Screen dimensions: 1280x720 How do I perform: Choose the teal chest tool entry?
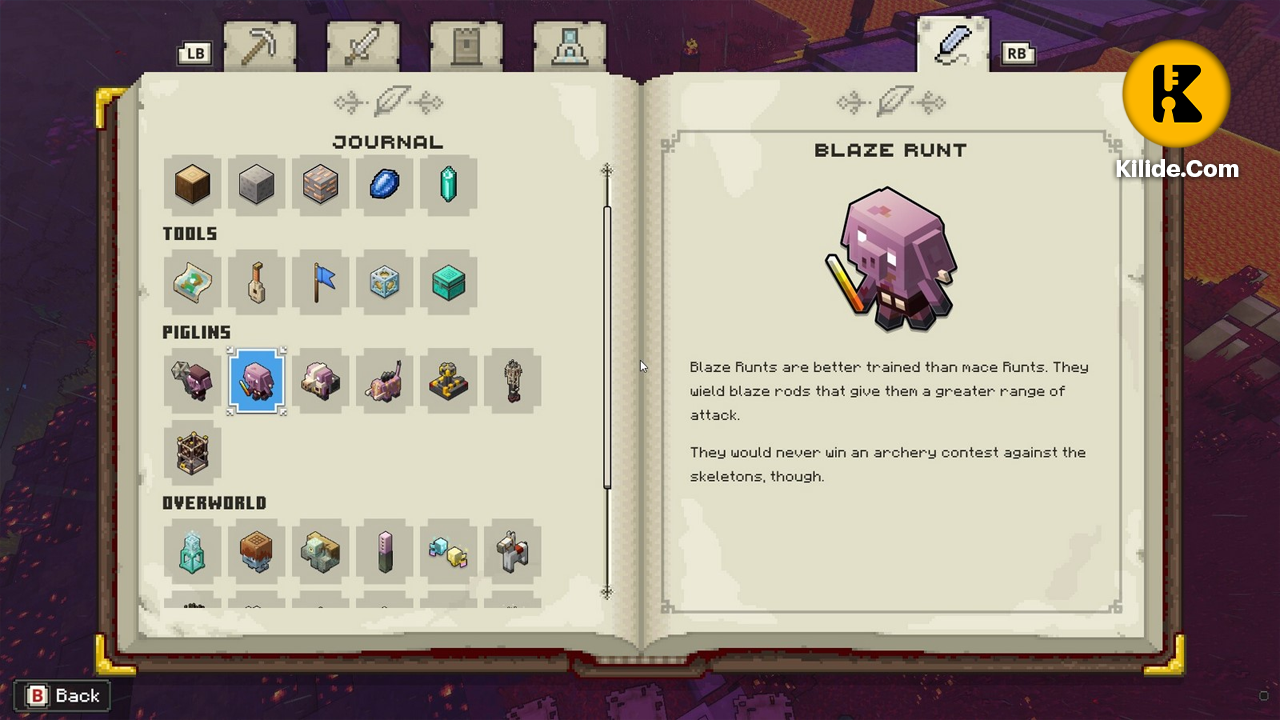point(448,283)
